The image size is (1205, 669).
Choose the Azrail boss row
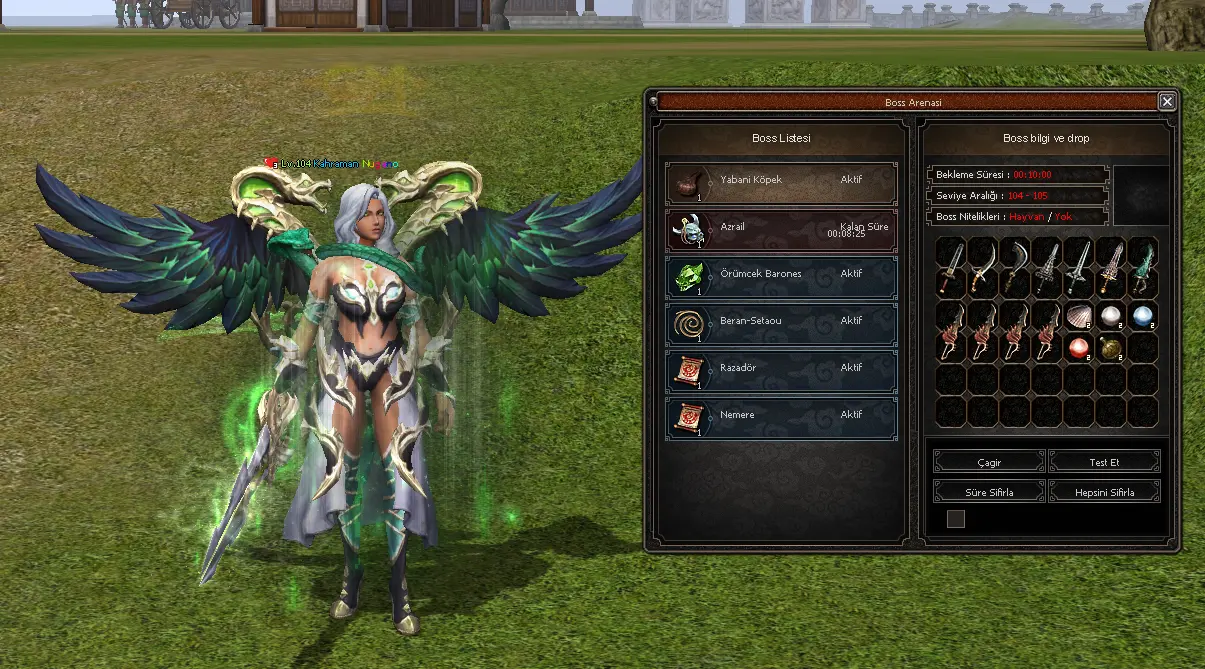(781, 231)
